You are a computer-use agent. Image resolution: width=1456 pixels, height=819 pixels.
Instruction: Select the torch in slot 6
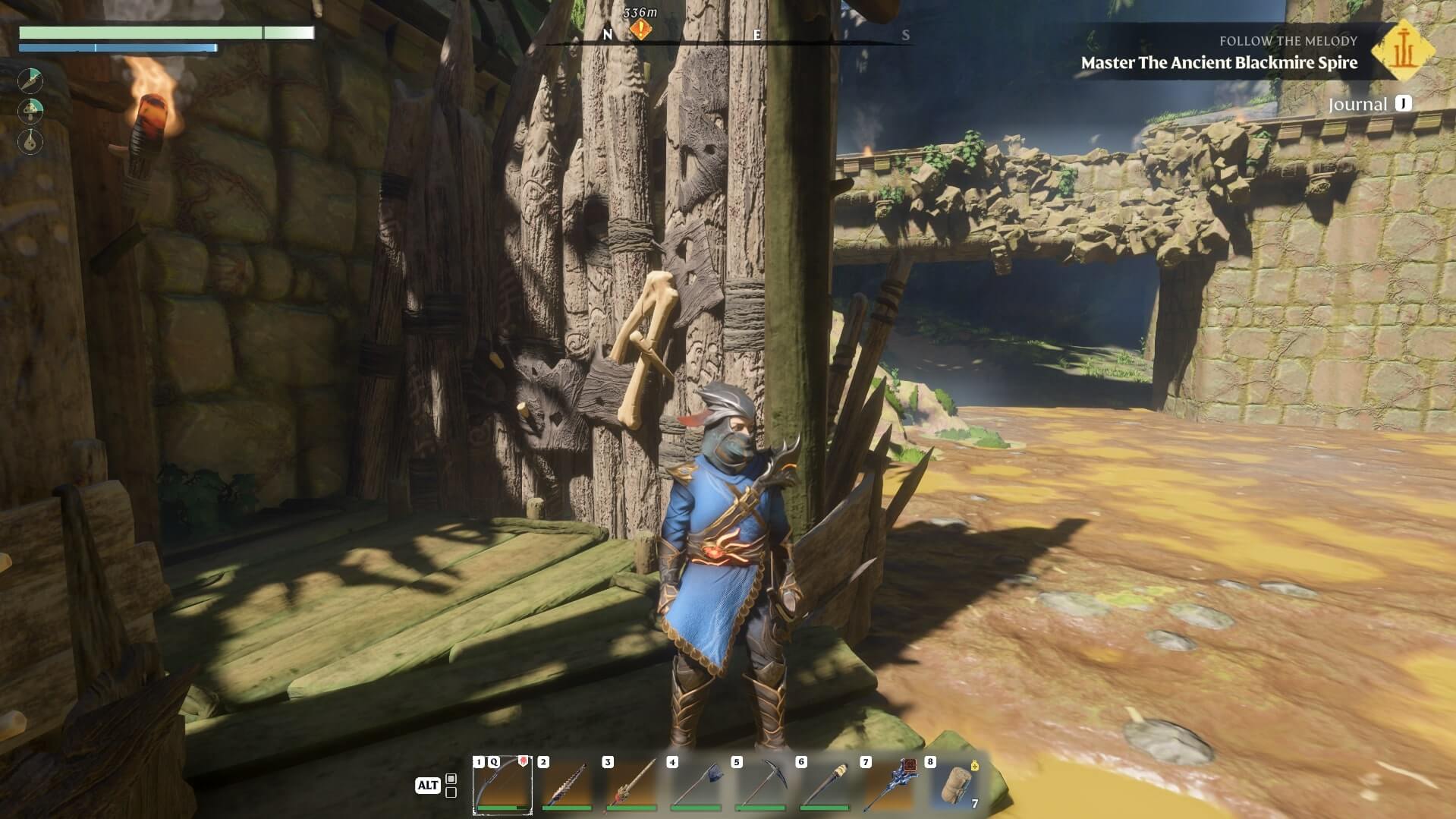coord(824,786)
